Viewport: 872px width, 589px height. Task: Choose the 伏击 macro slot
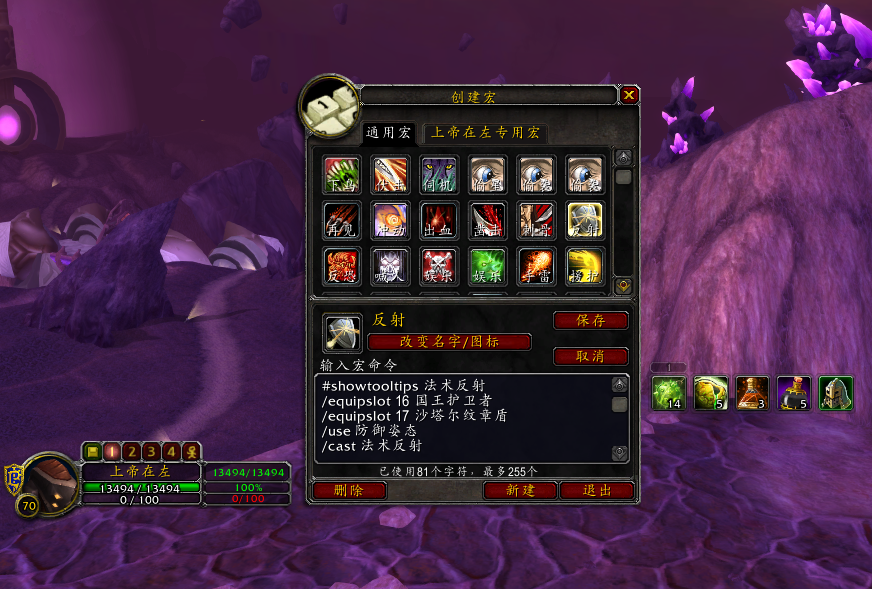(x=391, y=174)
